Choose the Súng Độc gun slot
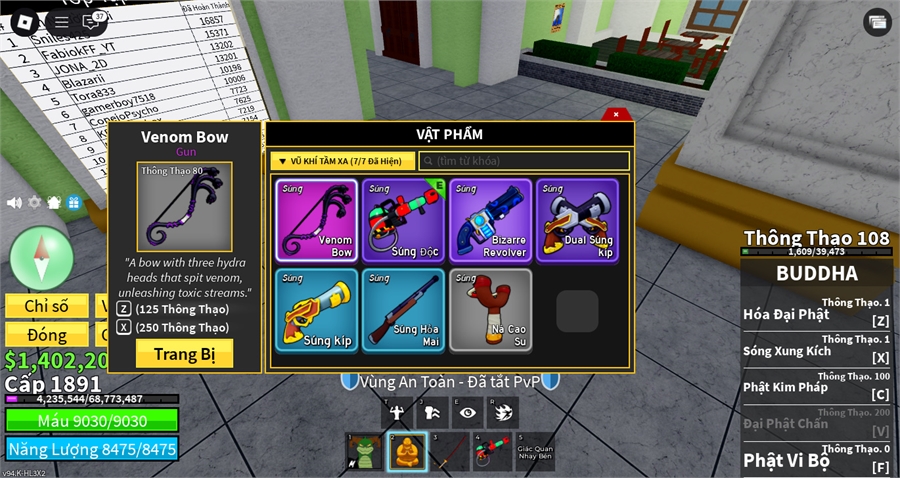 click(x=402, y=221)
